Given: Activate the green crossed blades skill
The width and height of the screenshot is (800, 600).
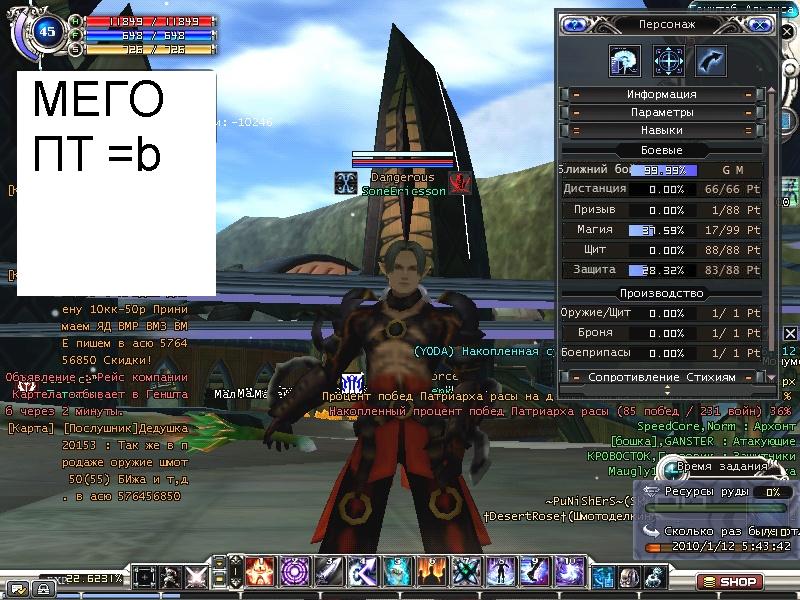Looking at the screenshot, I should 466,572.
